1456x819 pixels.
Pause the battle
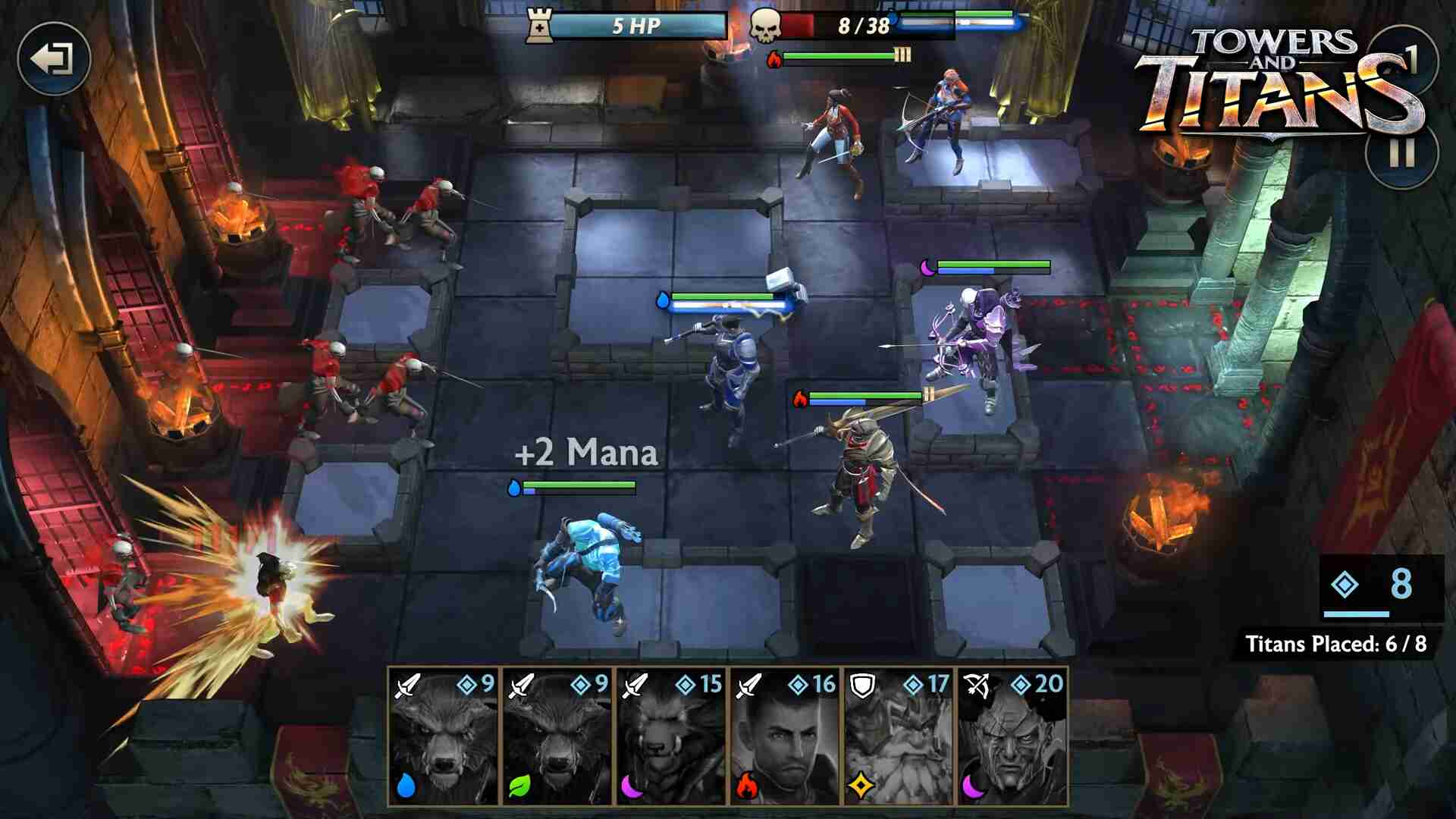point(1401,153)
